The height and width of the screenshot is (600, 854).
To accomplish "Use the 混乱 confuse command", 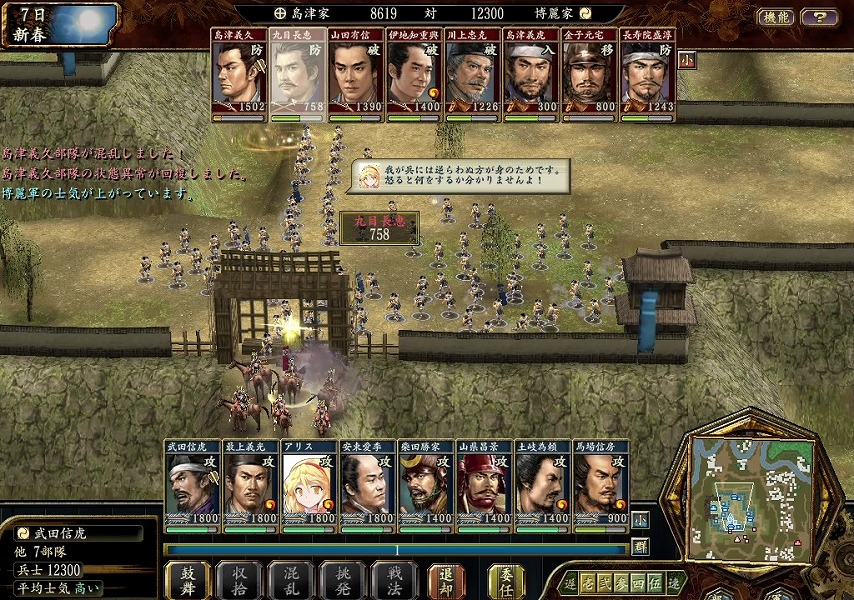I will [x=291, y=580].
